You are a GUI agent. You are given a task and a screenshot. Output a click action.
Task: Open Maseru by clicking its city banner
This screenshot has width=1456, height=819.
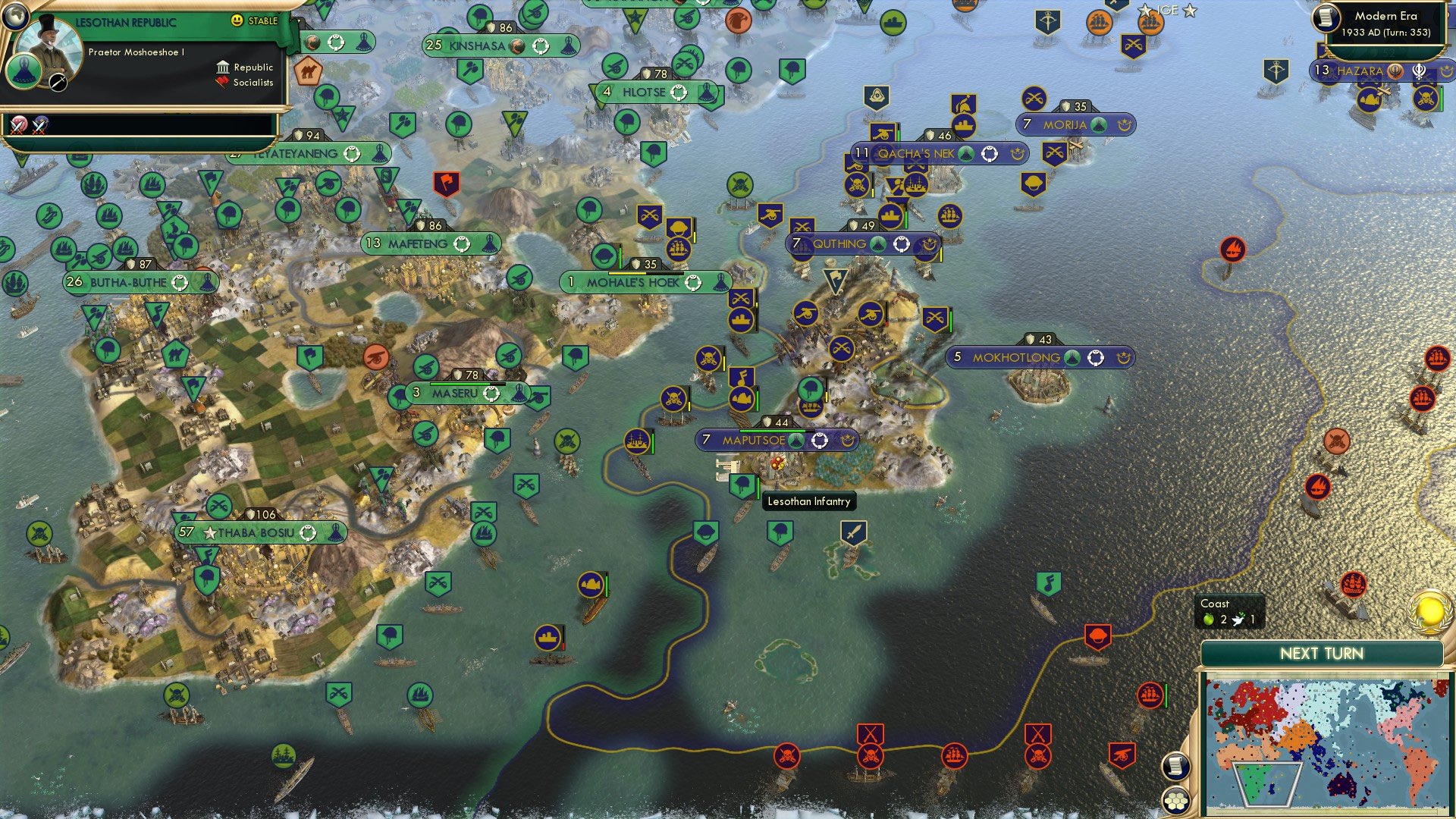click(456, 393)
